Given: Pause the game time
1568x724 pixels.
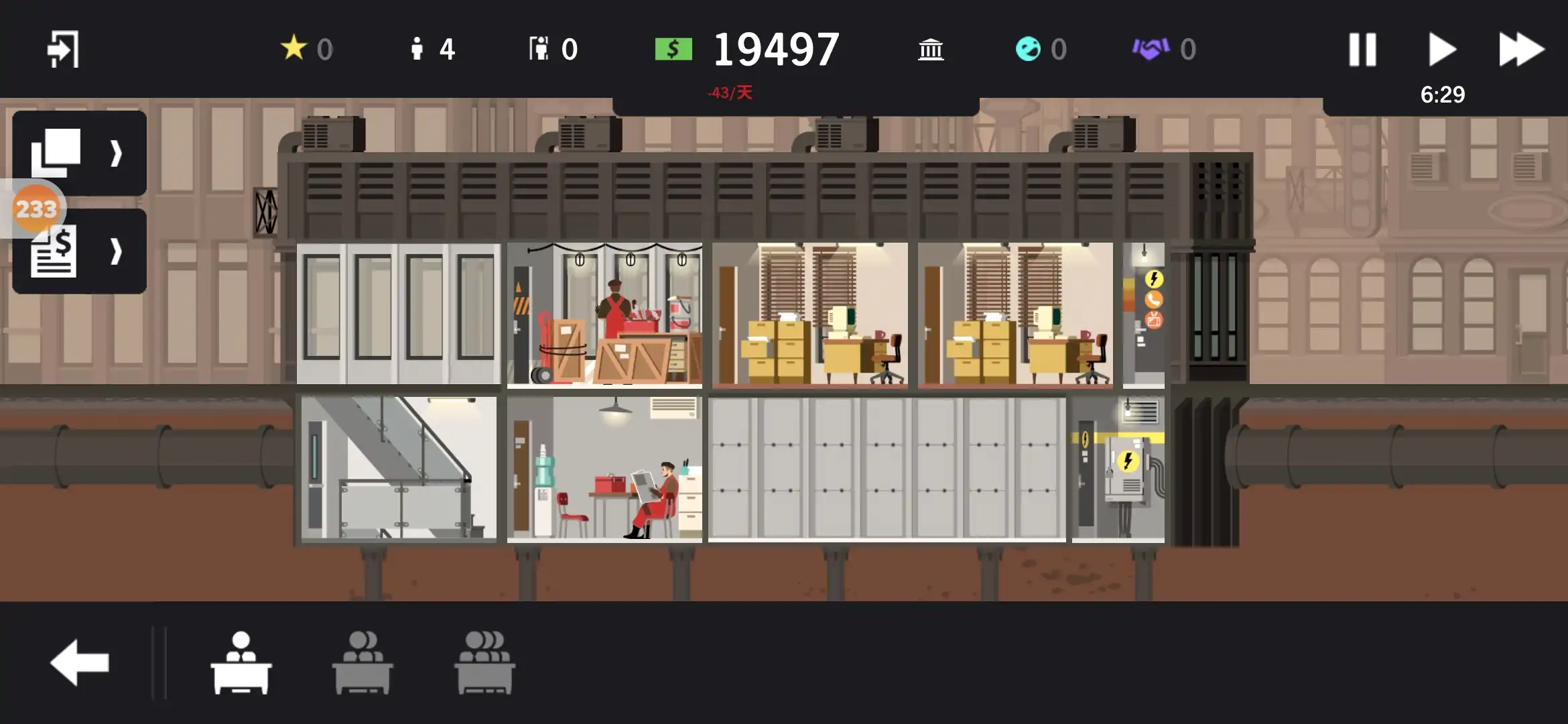Looking at the screenshot, I should click(x=1362, y=50).
